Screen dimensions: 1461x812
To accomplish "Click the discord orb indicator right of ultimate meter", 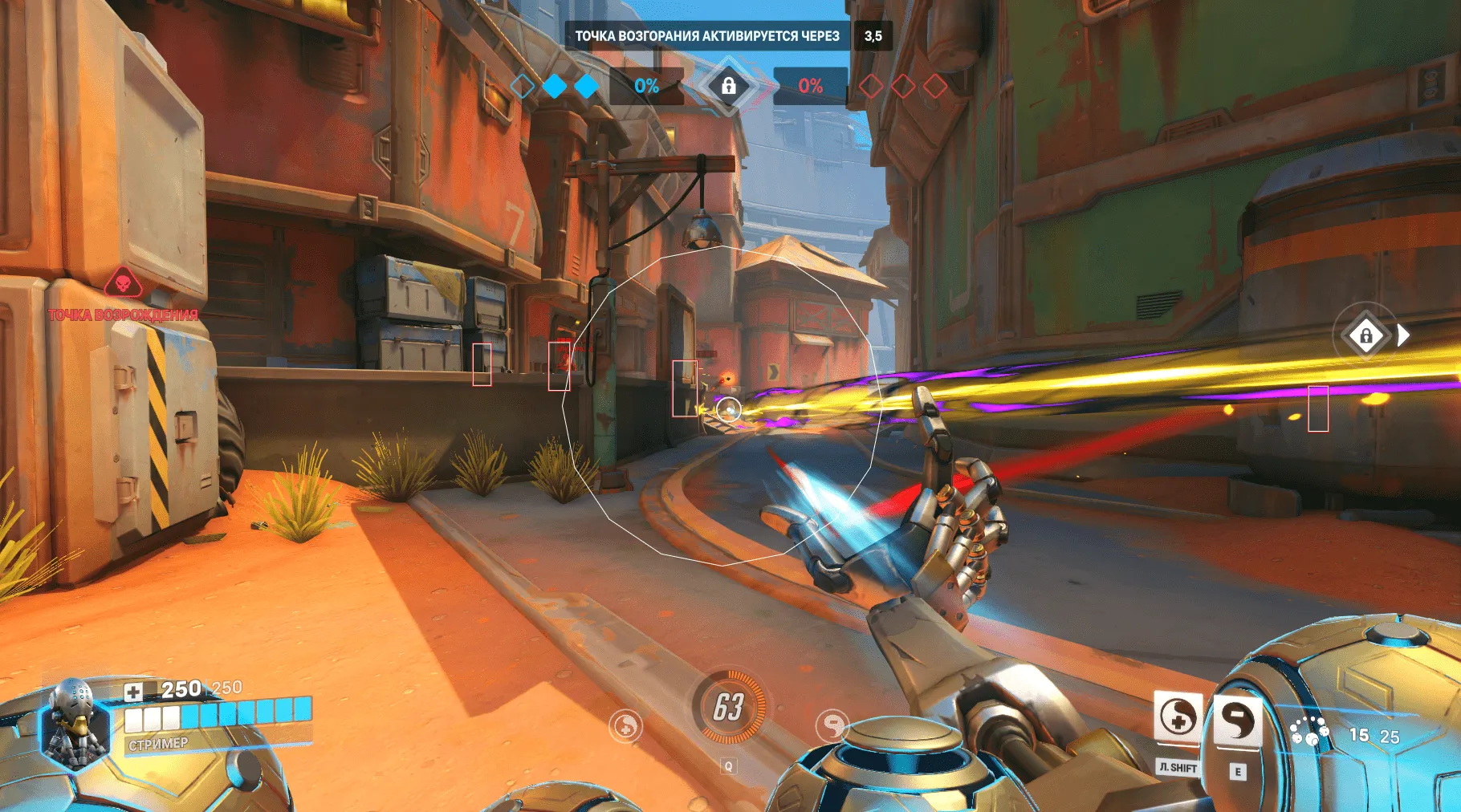I will (832, 725).
